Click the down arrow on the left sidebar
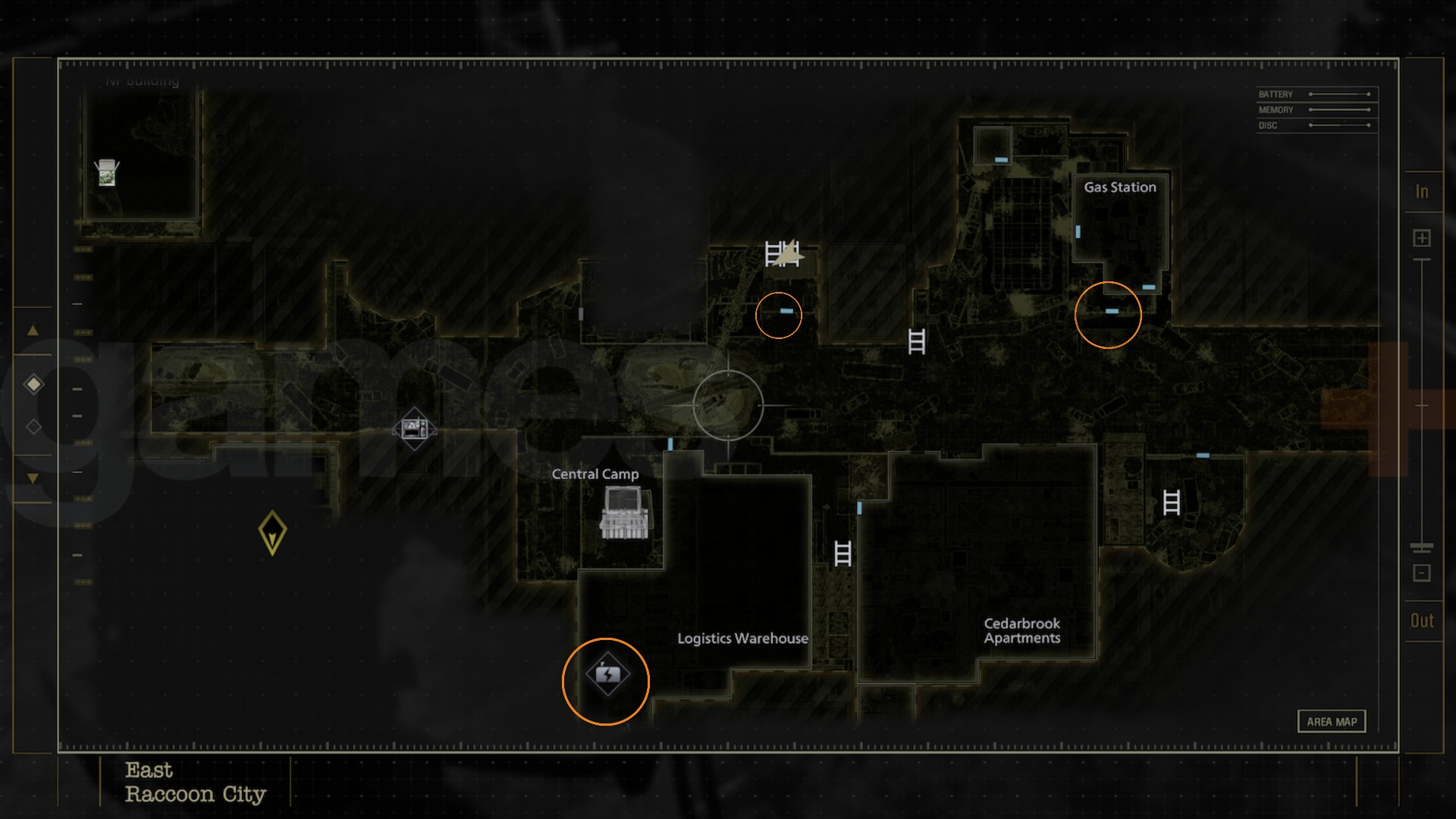 33,478
